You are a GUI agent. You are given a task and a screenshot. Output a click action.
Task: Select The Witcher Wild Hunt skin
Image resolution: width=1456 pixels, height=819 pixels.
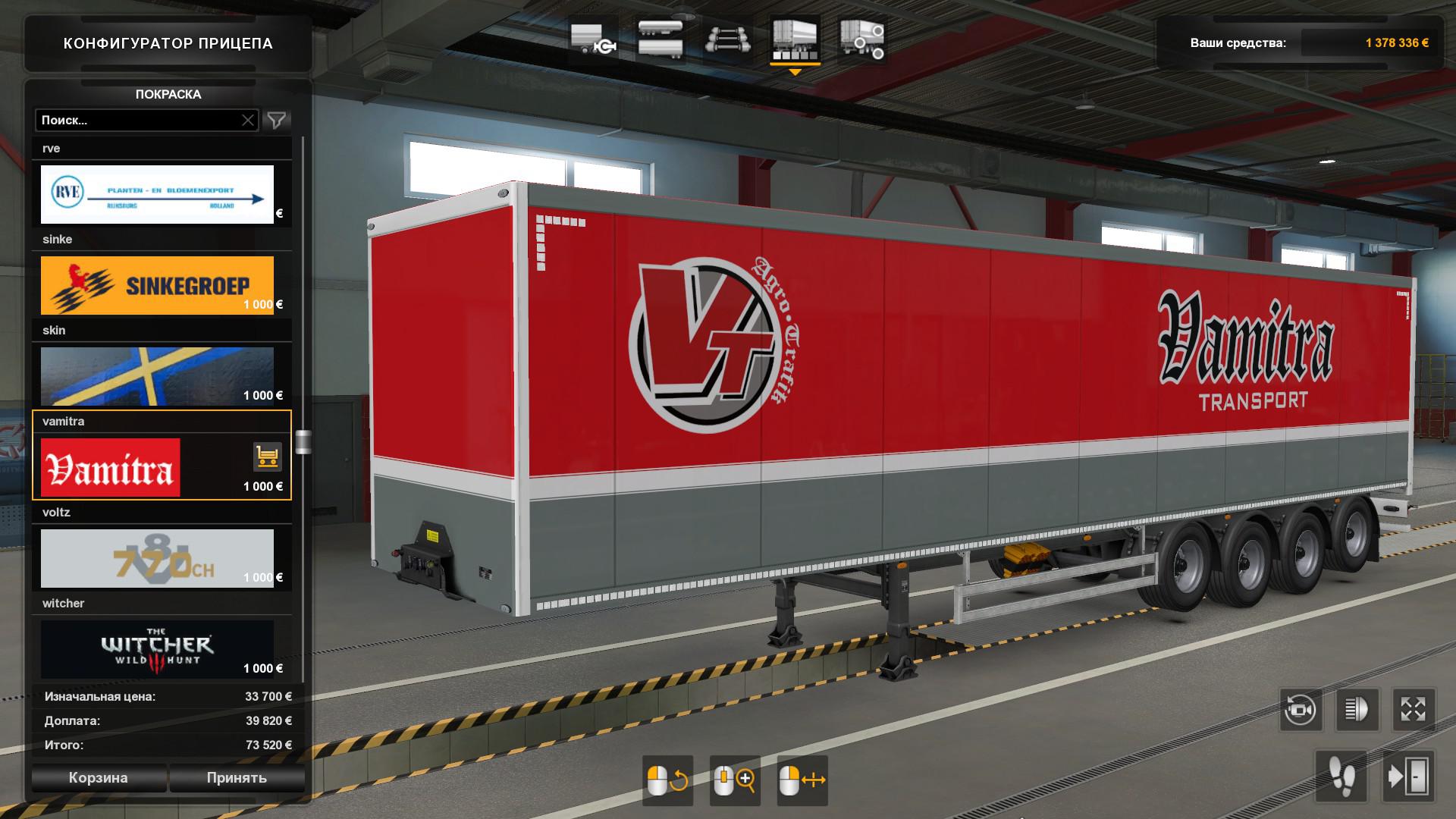(x=157, y=649)
